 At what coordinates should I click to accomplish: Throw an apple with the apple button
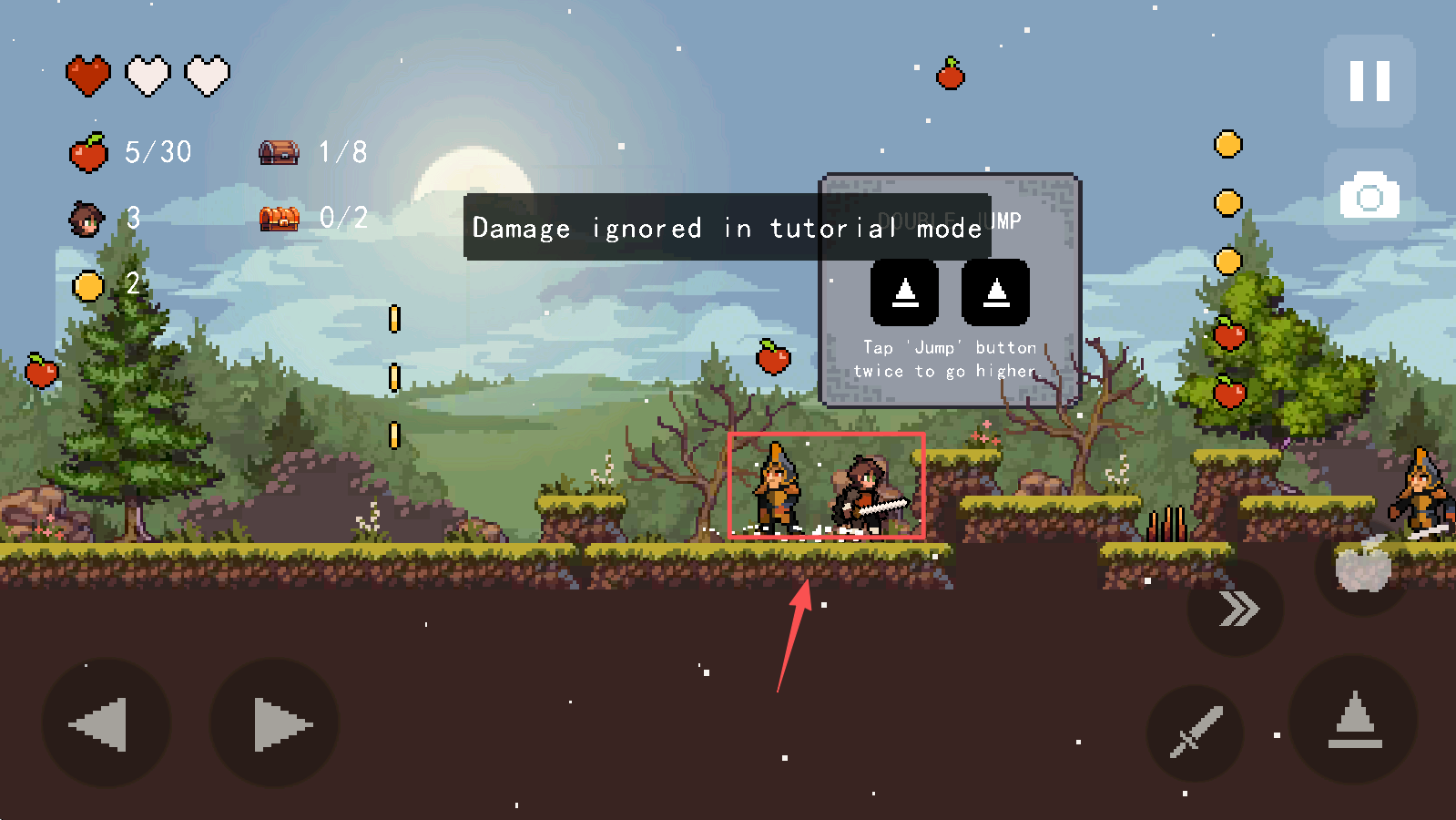1363,567
